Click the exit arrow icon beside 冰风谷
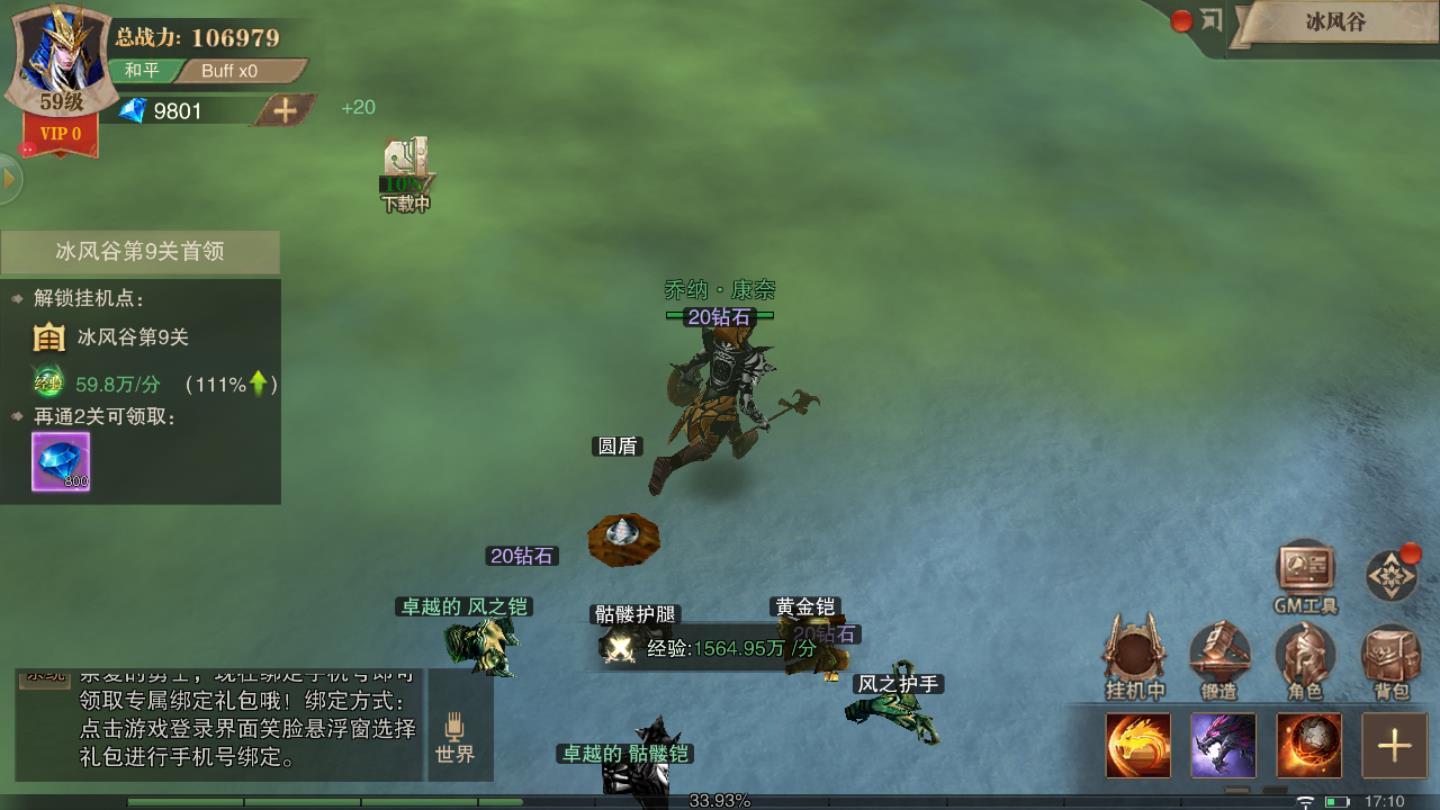The height and width of the screenshot is (810, 1440). (1211, 21)
